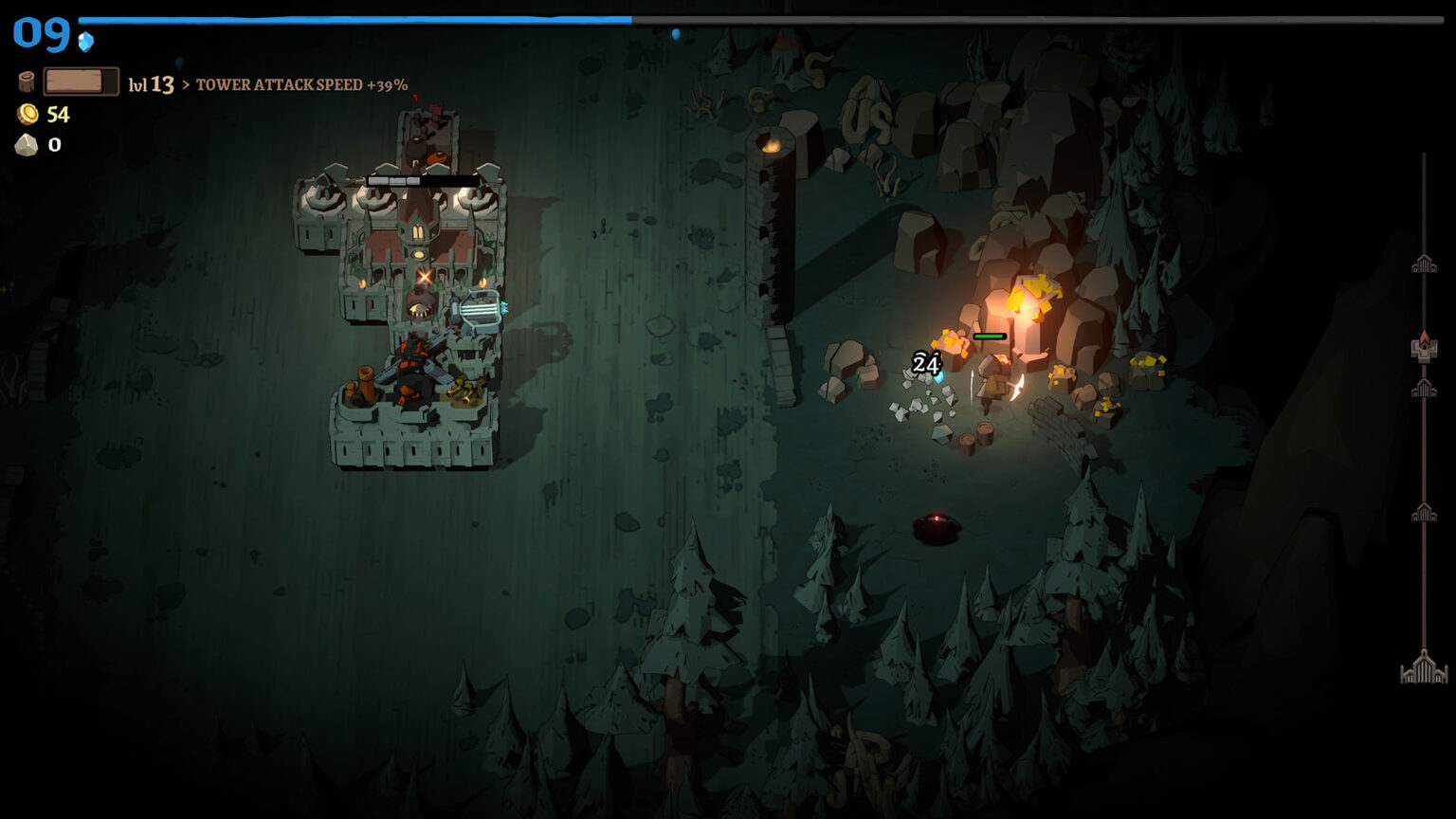Toggle the TOWER ATTACK SPEED +39% perk

coord(301,84)
